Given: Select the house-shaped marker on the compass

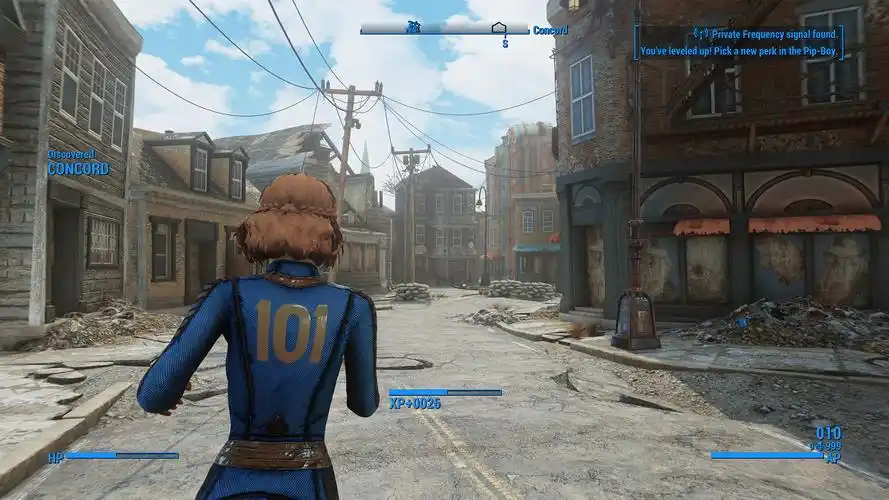Looking at the screenshot, I should [499, 28].
